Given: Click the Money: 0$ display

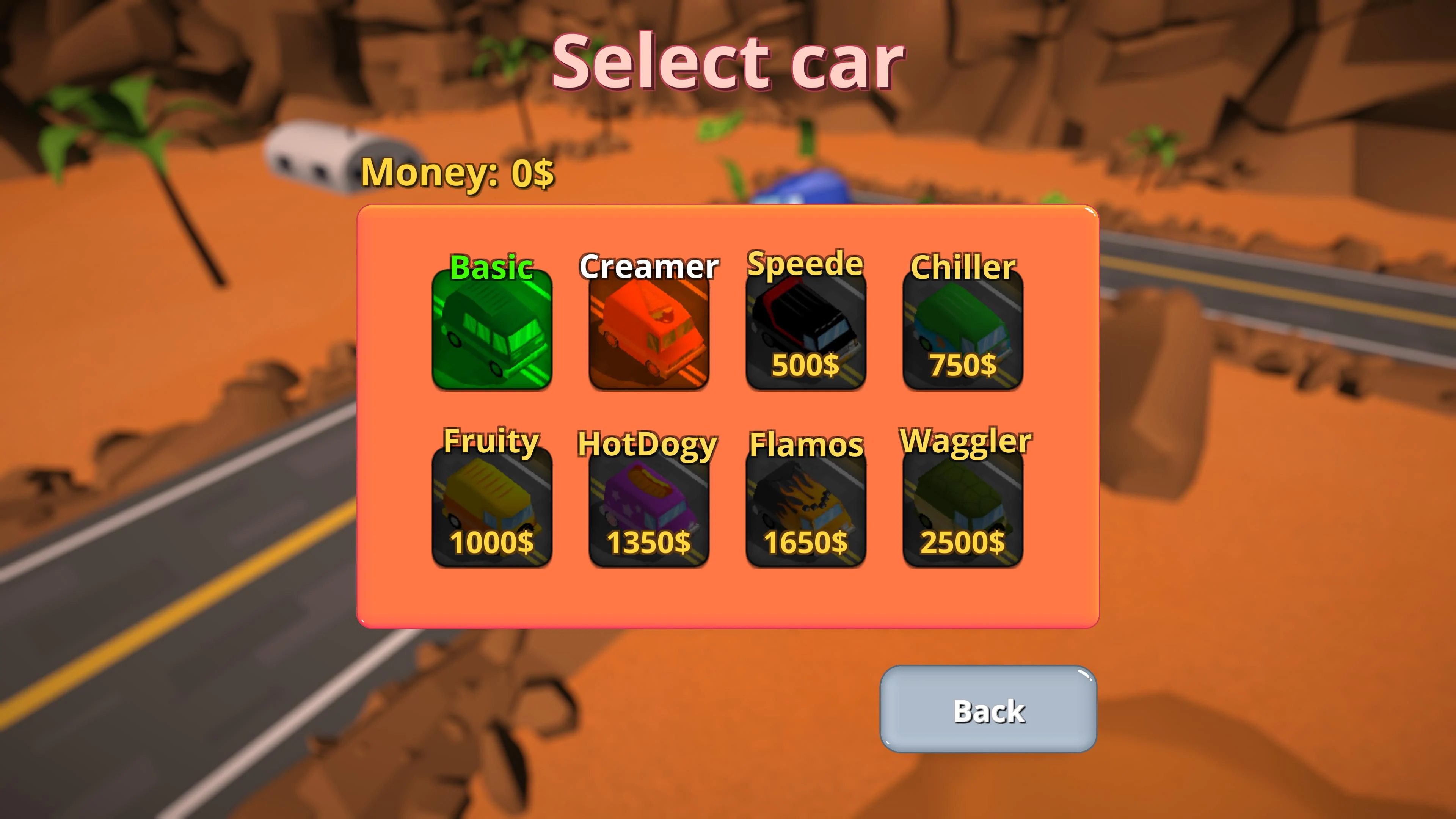Looking at the screenshot, I should click(x=458, y=173).
